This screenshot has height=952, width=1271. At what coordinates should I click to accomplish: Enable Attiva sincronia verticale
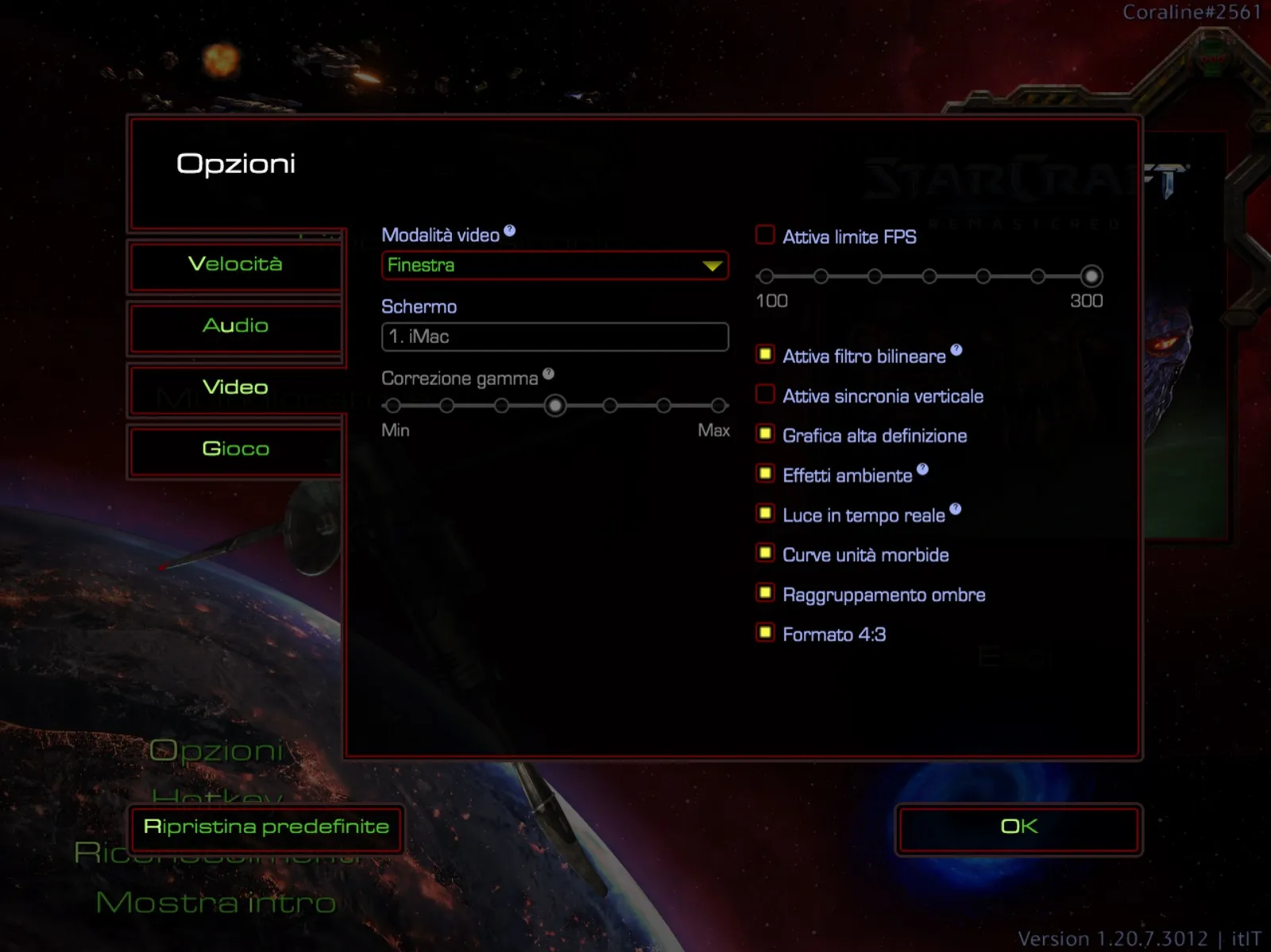[764, 394]
